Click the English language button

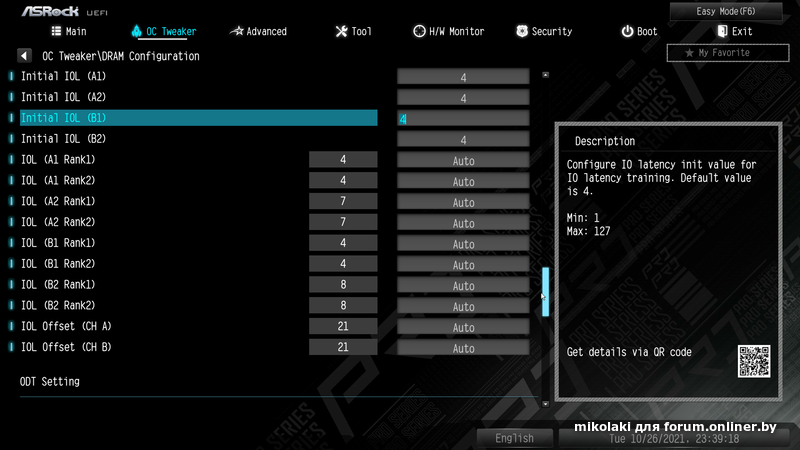514,438
